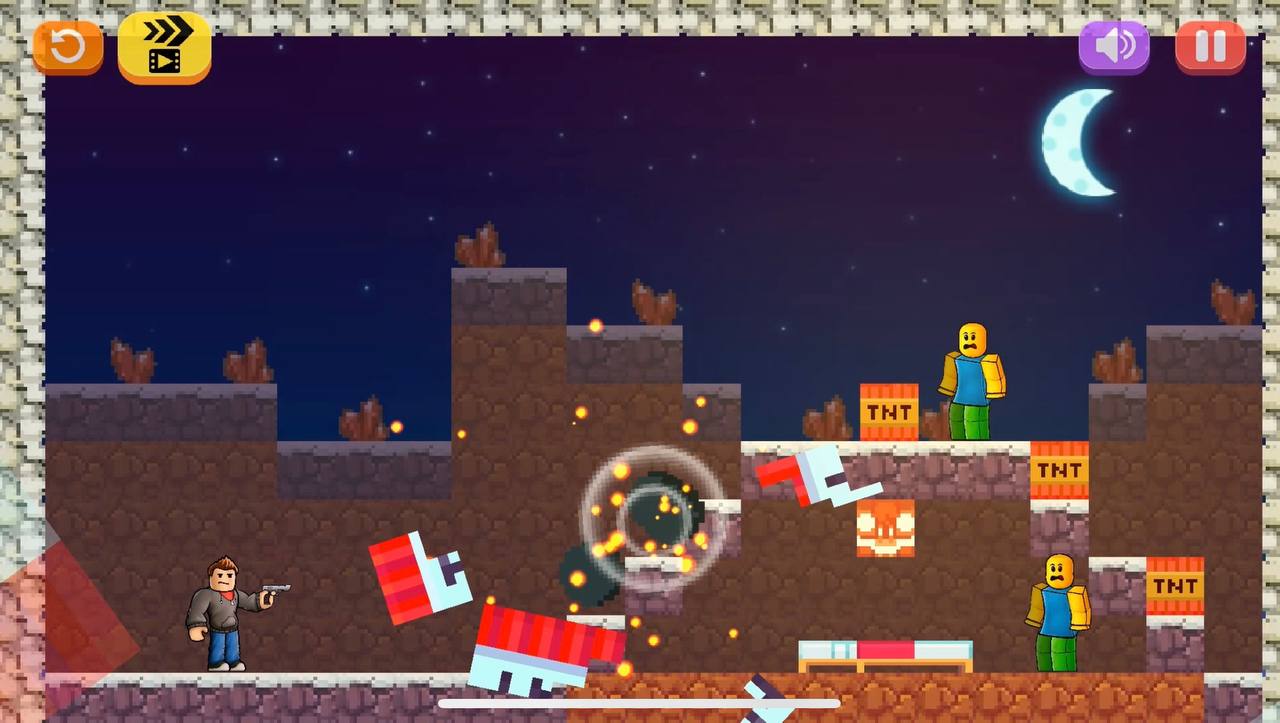Click the red health bar on the platform
The height and width of the screenshot is (723, 1280).
(x=885, y=648)
